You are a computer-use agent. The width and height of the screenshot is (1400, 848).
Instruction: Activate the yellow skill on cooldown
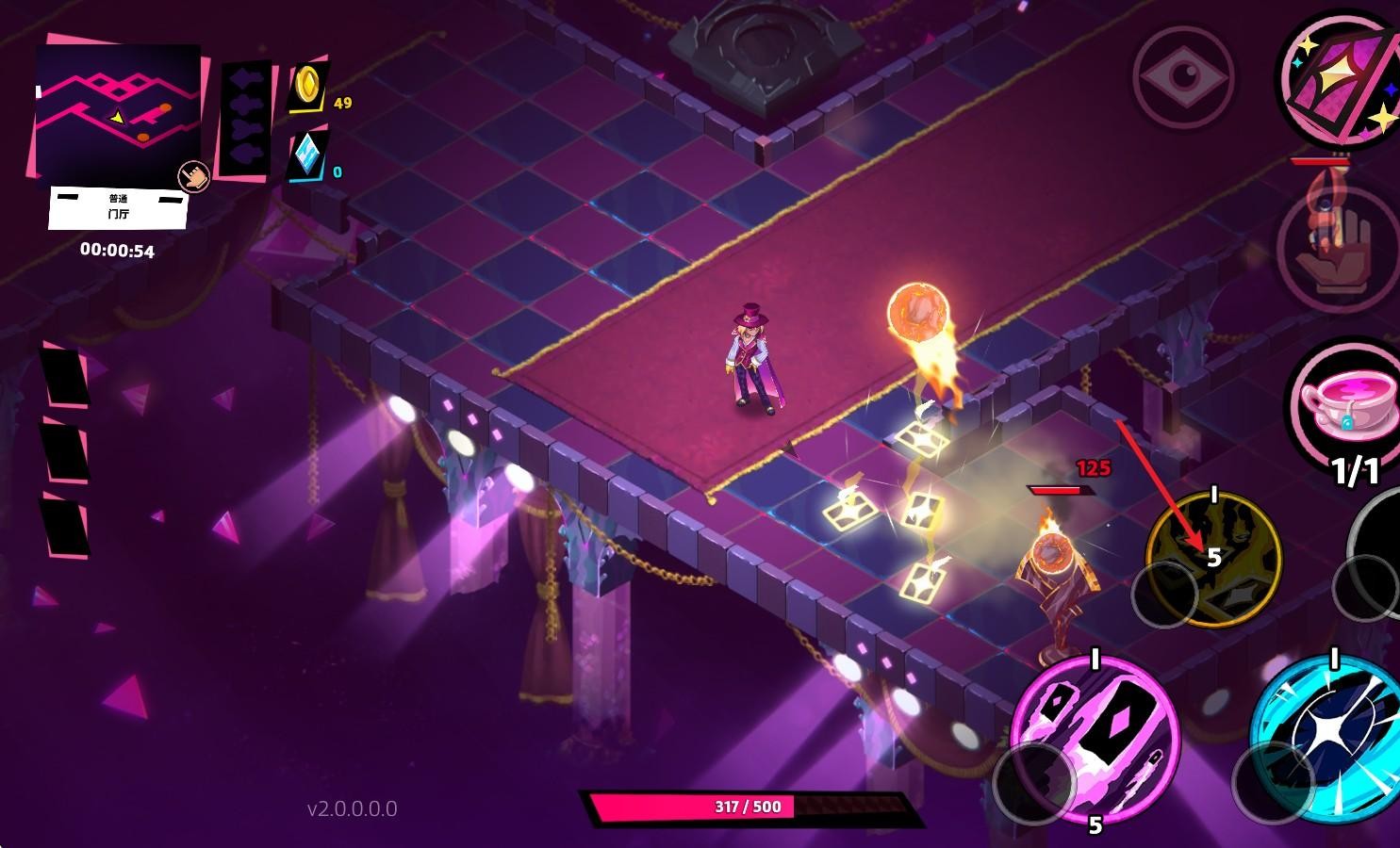click(x=1212, y=558)
